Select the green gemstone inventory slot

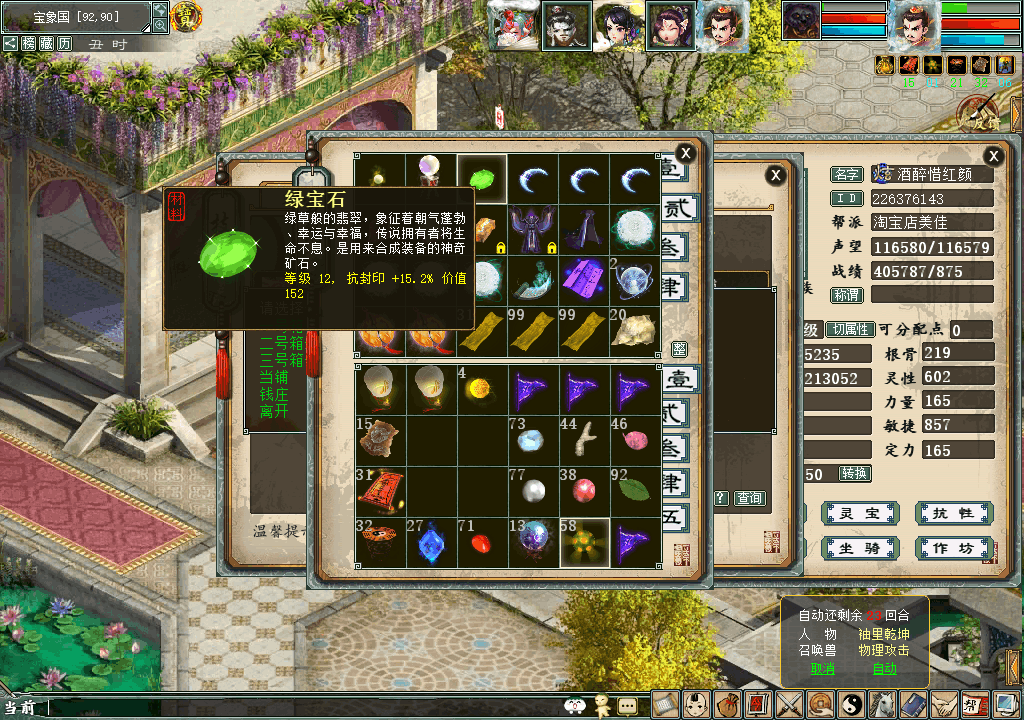(482, 179)
